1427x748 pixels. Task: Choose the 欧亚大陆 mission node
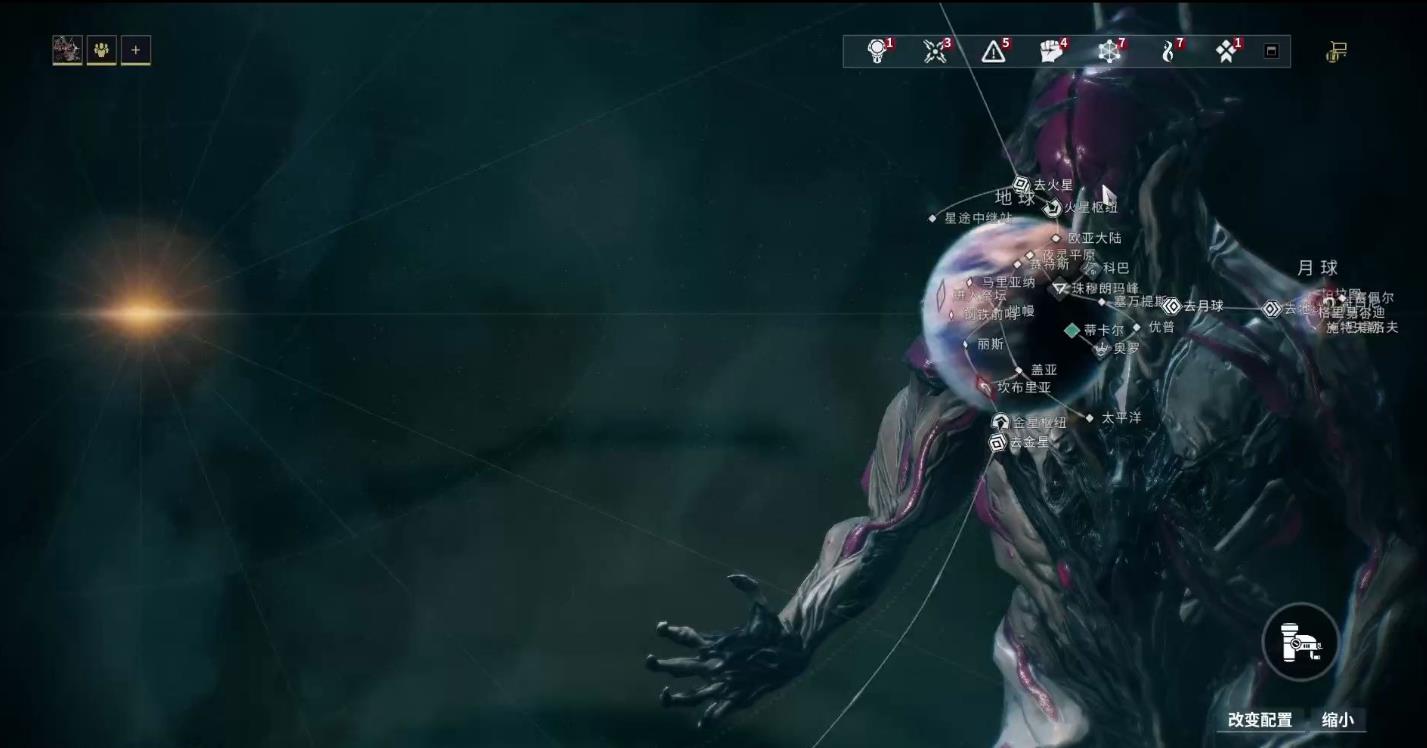pos(1056,238)
